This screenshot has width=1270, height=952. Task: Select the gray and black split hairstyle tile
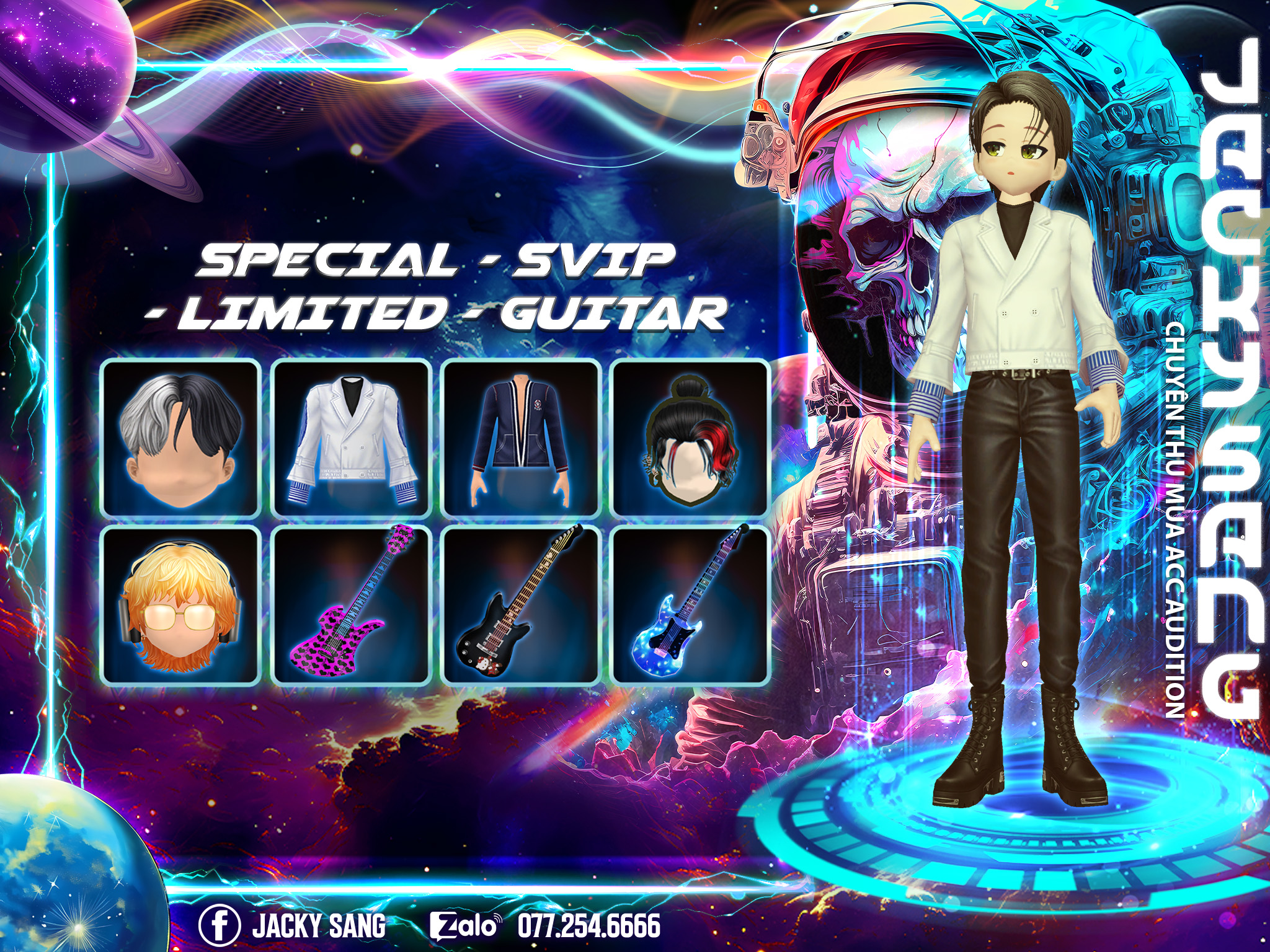[180, 439]
